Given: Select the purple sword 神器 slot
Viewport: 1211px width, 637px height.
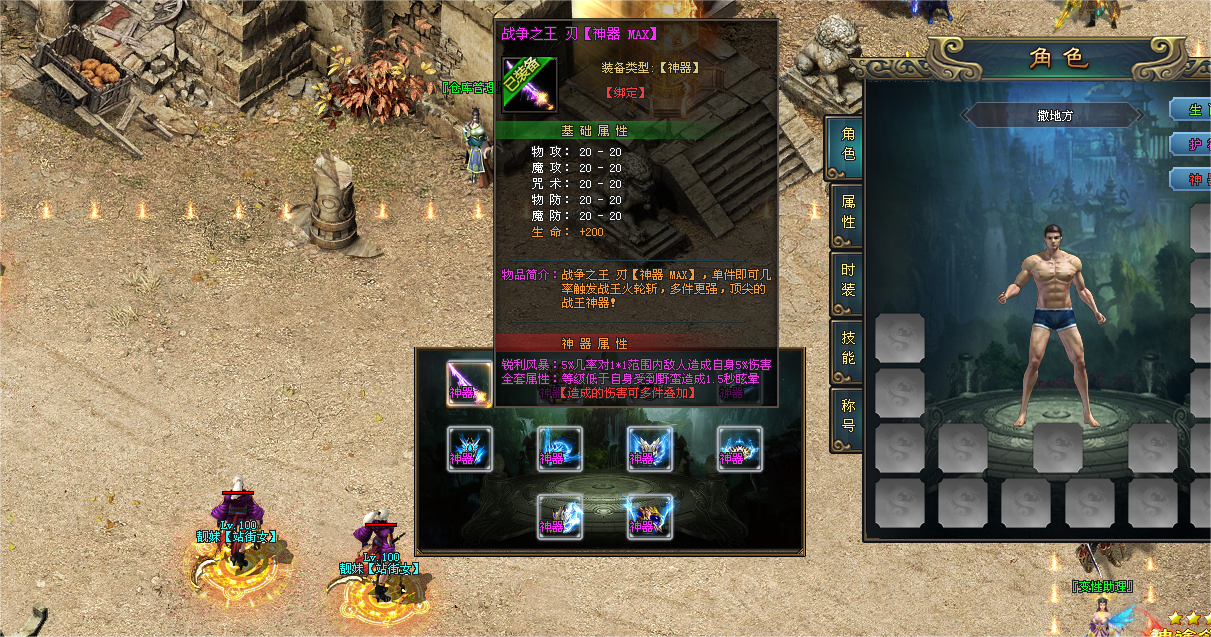Looking at the screenshot, I should (469, 384).
